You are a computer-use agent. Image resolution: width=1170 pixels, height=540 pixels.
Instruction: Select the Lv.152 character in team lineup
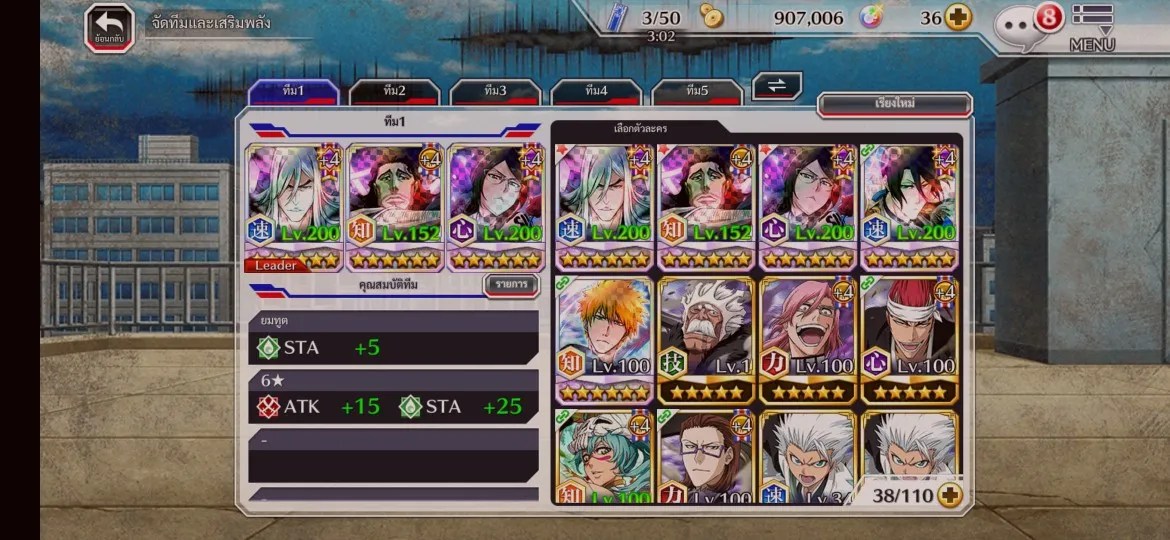pos(395,208)
